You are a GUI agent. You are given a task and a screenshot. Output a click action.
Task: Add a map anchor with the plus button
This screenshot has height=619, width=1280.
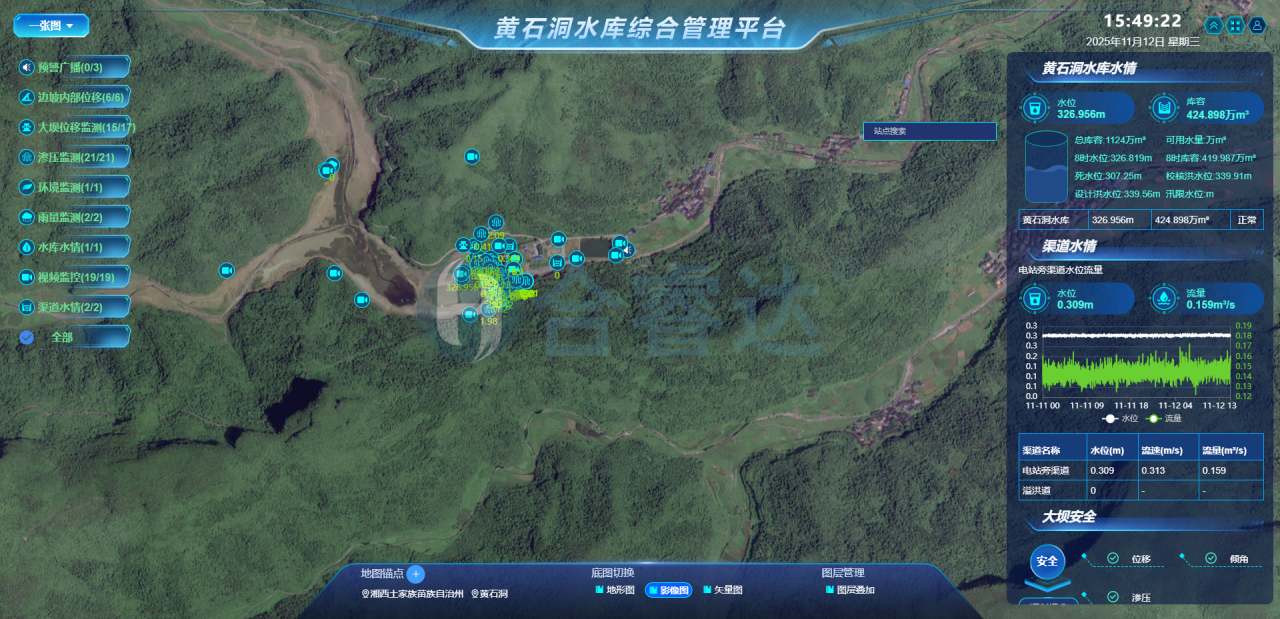pyautogui.click(x=416, y=574)
